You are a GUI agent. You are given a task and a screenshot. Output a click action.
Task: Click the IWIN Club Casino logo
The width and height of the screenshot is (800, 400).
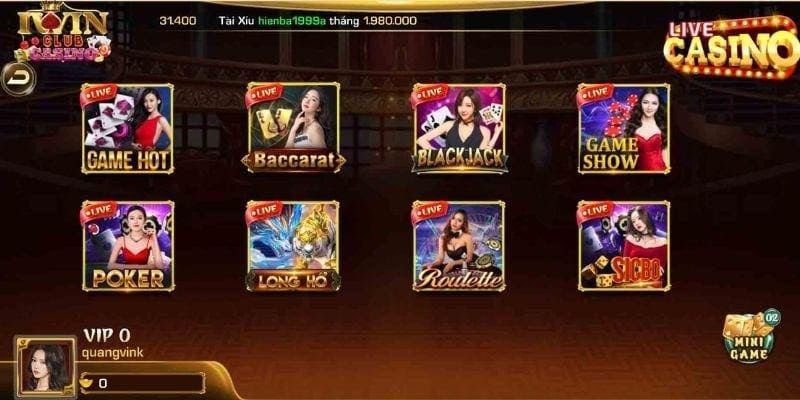pyautogui.click(x=57, y=34)
